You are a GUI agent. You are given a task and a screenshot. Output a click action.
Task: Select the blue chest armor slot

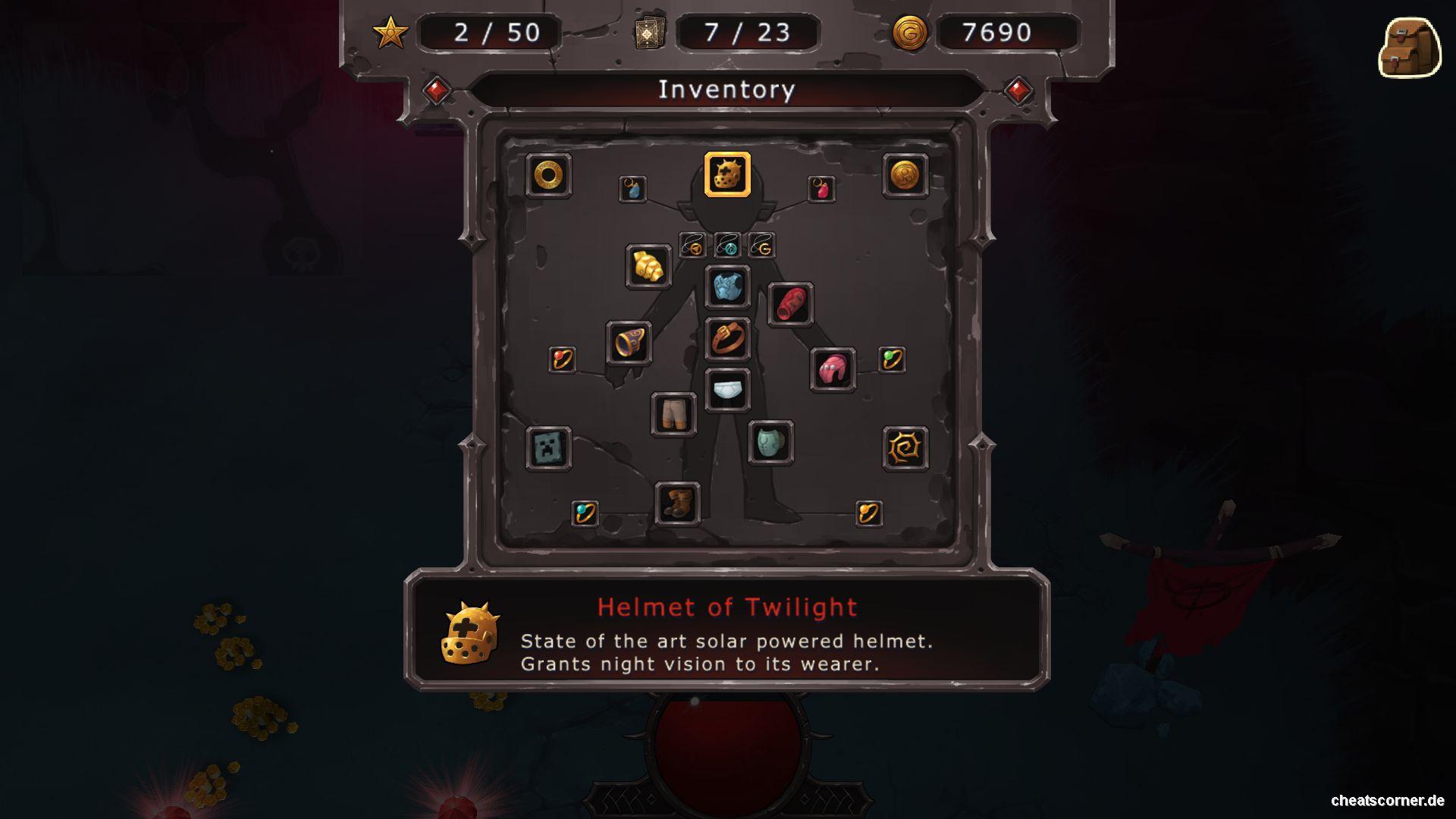tap(727, 287)
